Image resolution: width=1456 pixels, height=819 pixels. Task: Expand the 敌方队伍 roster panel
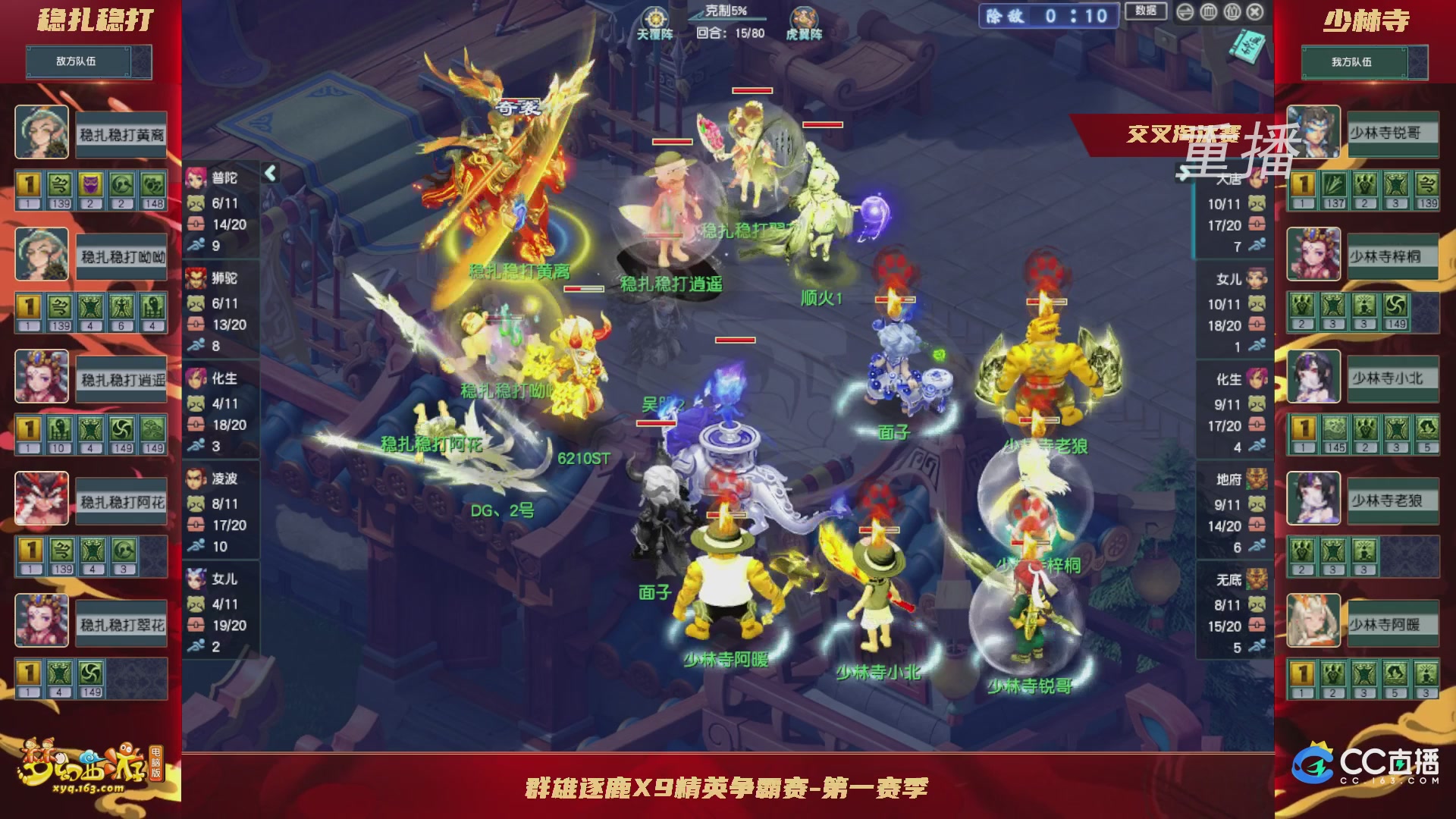(x=87, y=62)
